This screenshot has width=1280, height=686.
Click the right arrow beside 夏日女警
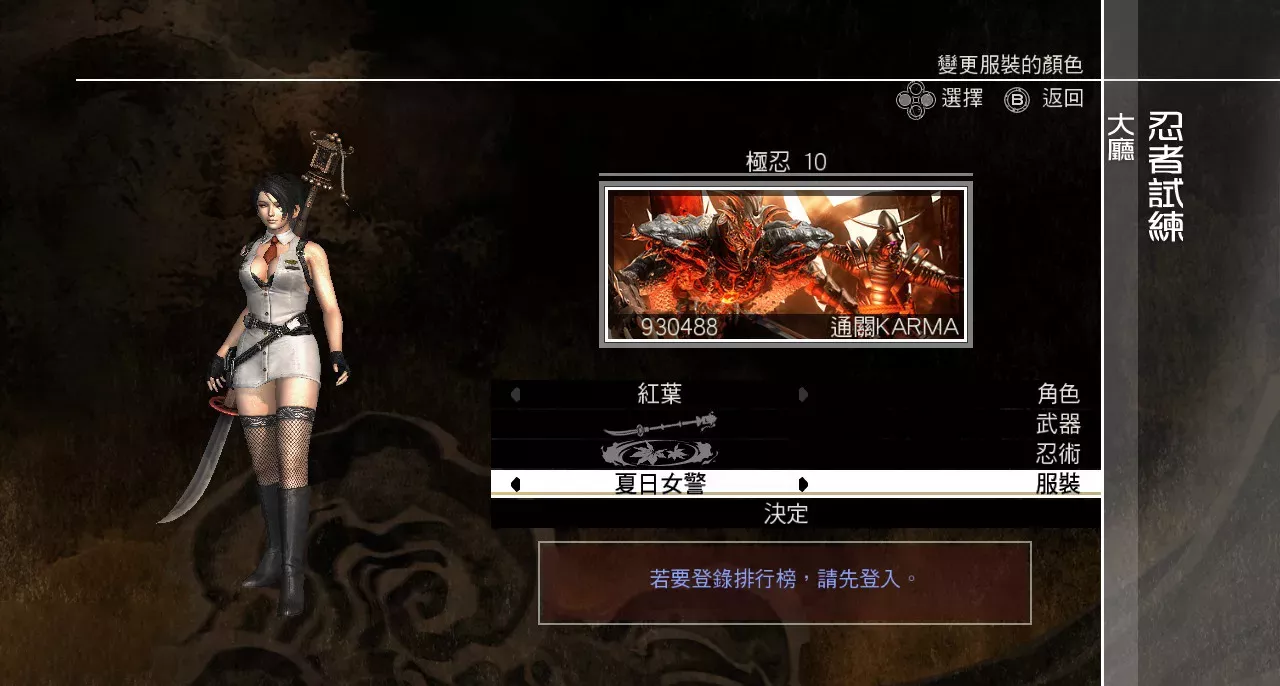(x=803, y=485)
